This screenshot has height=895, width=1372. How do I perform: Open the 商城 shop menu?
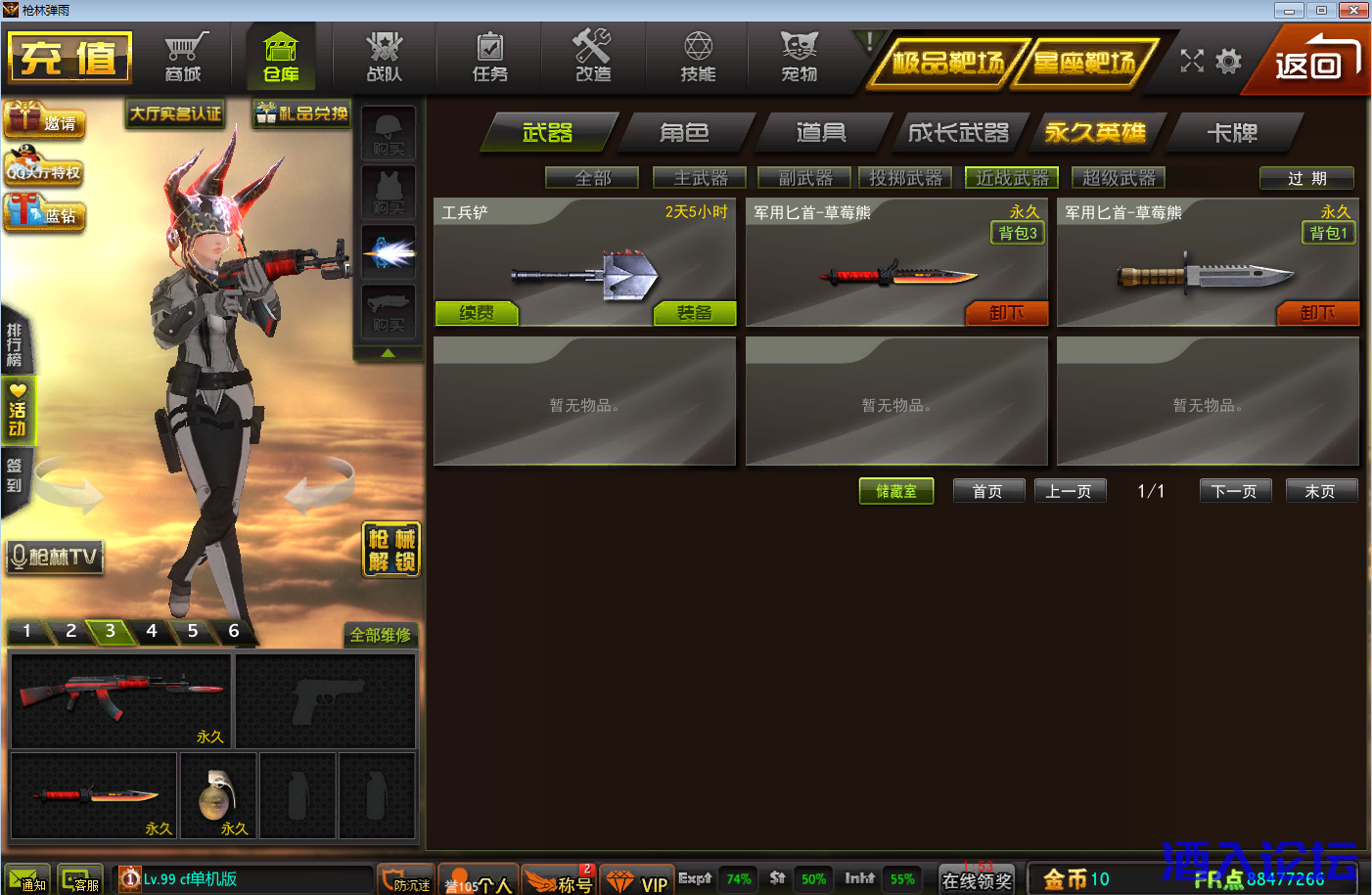[183, 58]
